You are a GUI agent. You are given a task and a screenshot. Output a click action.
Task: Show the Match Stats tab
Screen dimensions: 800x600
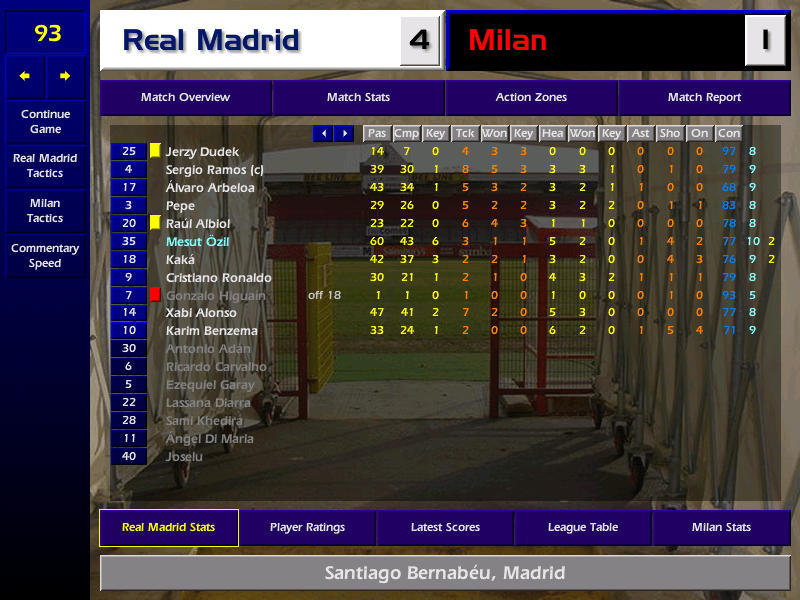click(358, 98)
